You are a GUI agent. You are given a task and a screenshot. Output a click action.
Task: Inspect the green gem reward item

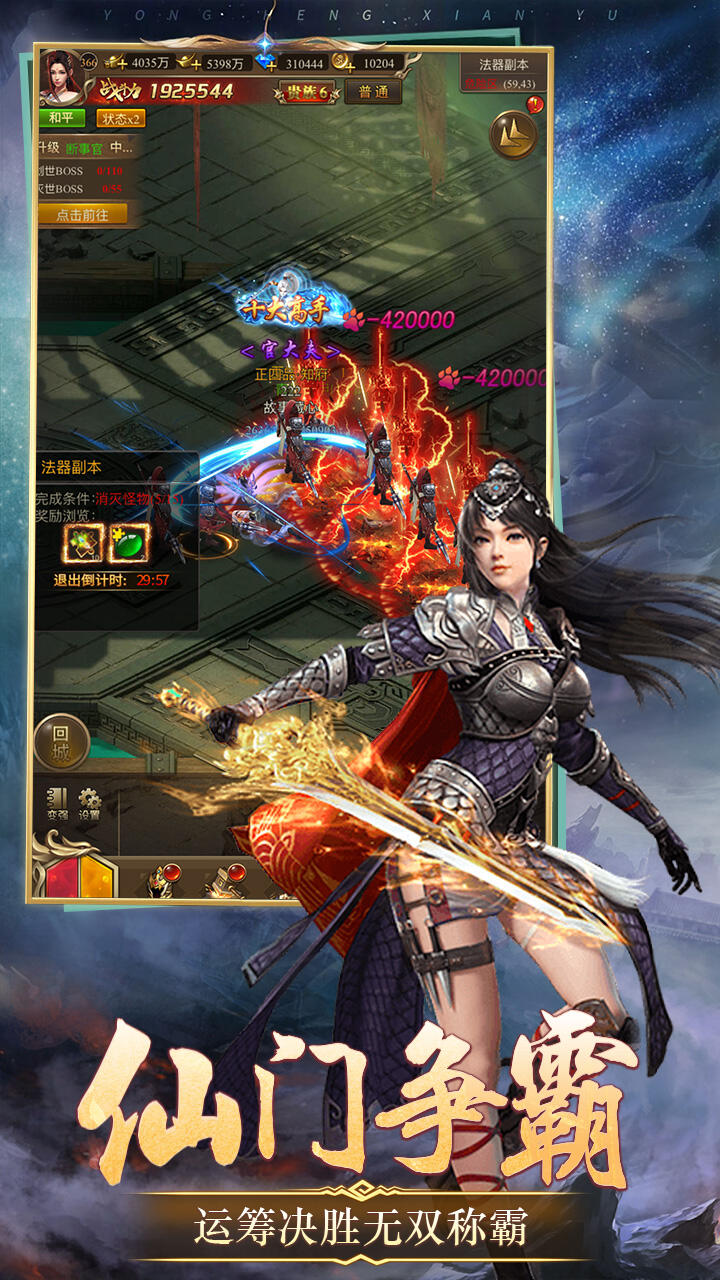128,542
